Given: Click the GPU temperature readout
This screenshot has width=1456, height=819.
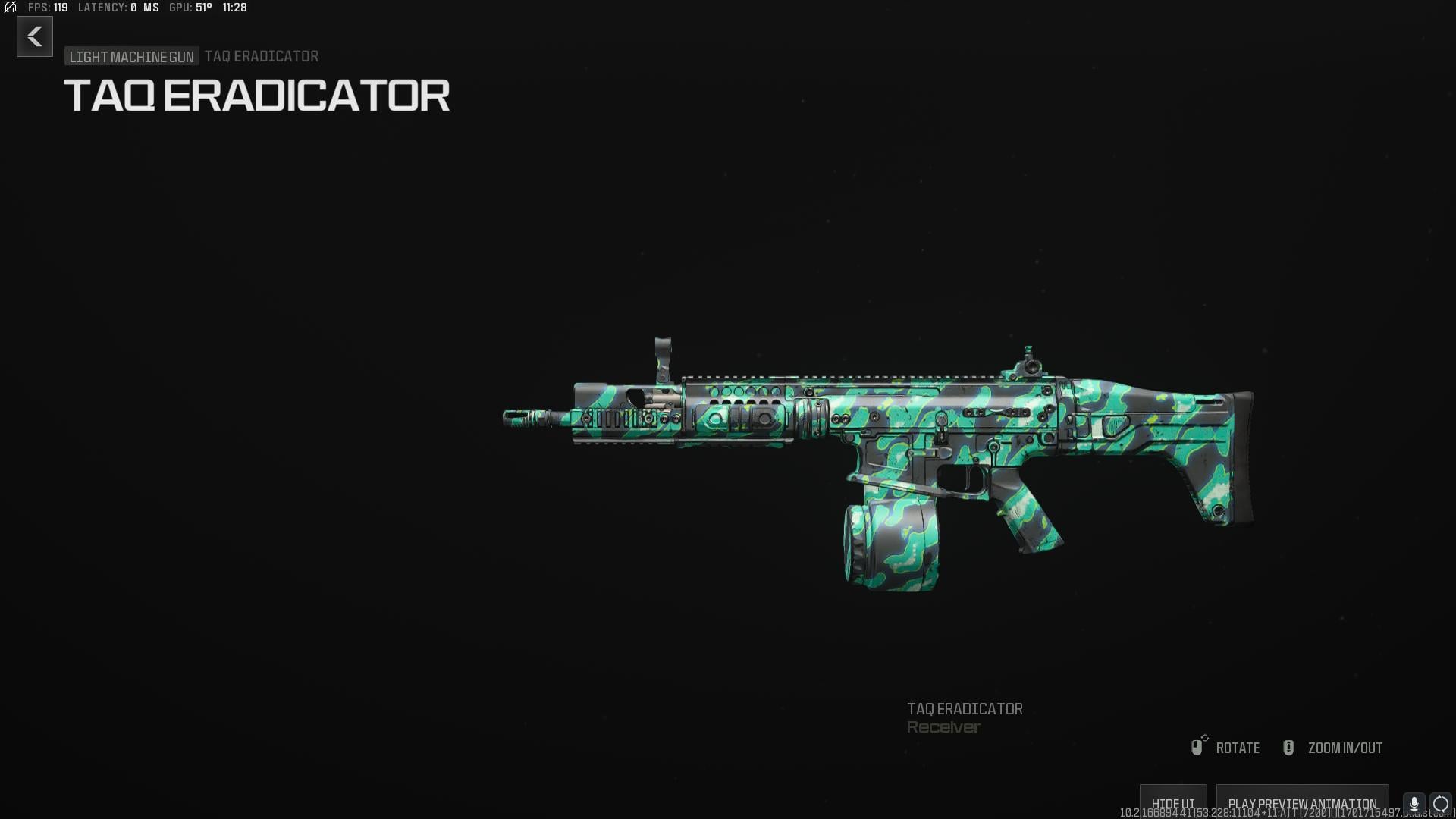Looking at the screenshot, I should [190, 8].
